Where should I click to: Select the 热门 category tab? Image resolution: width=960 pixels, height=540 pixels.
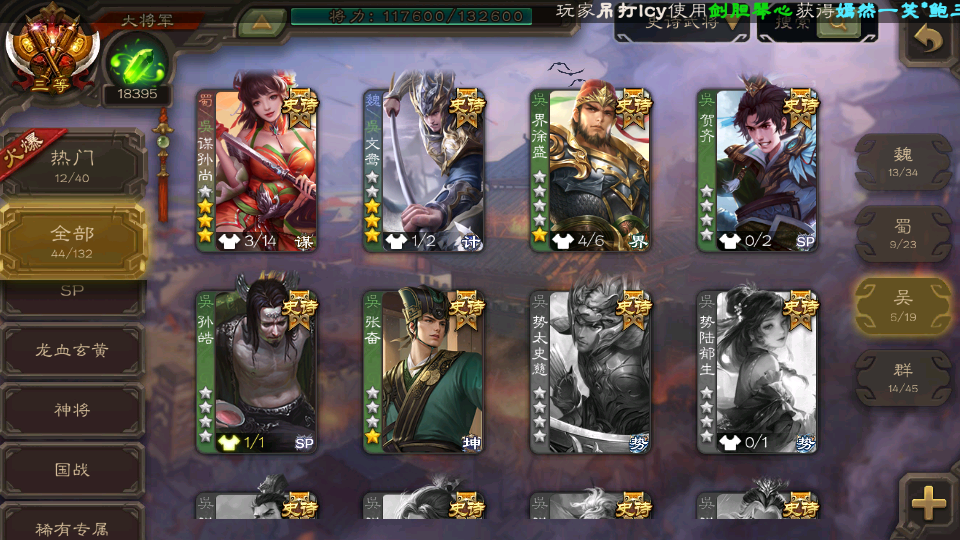click(72, 164)
